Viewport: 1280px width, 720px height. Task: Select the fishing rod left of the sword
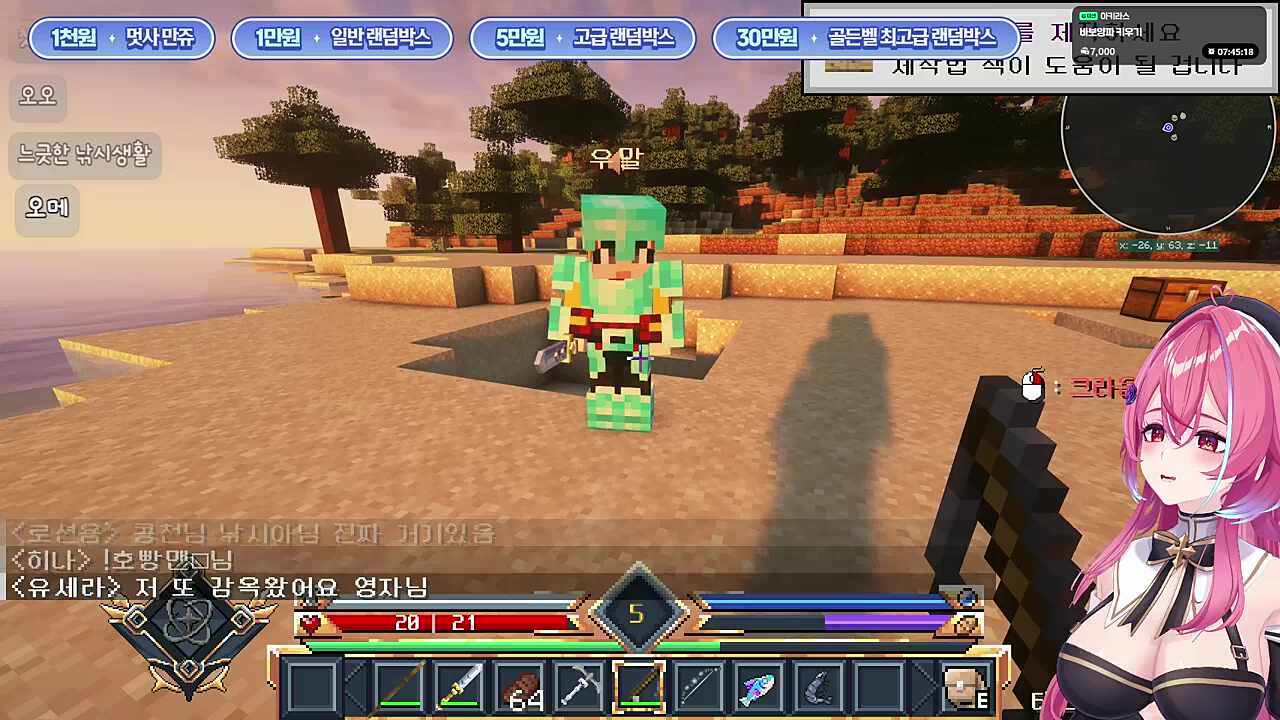(x=399, y=687)
